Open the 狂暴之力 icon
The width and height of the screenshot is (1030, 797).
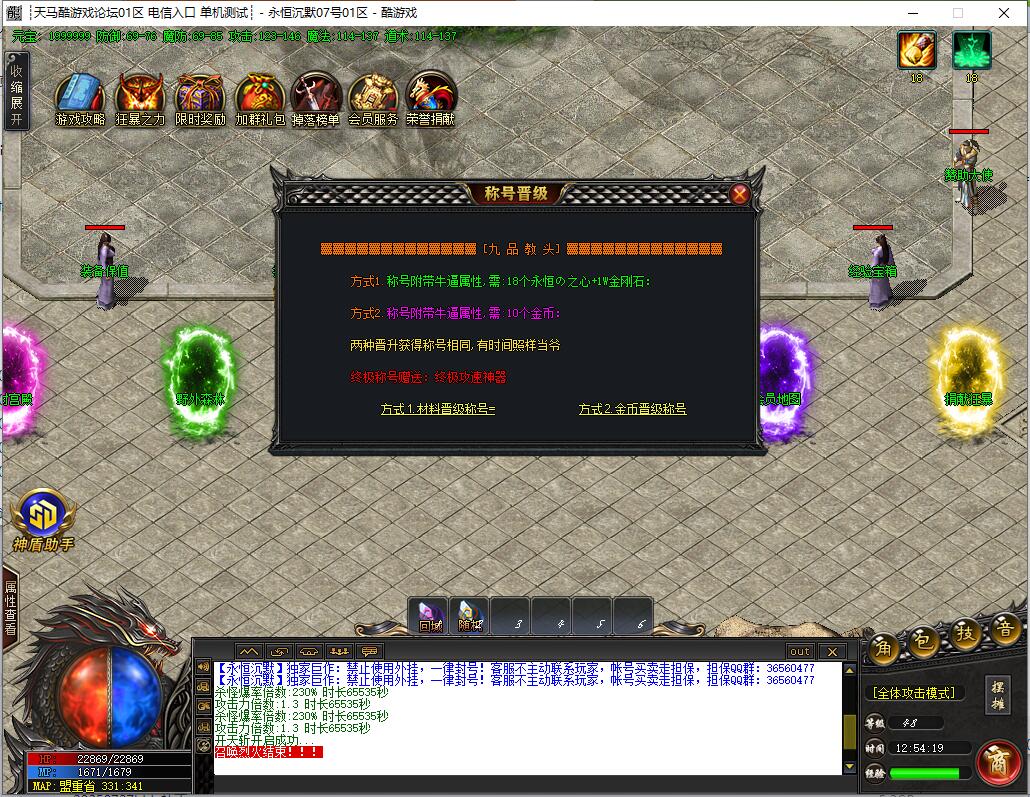click(140, 98)
